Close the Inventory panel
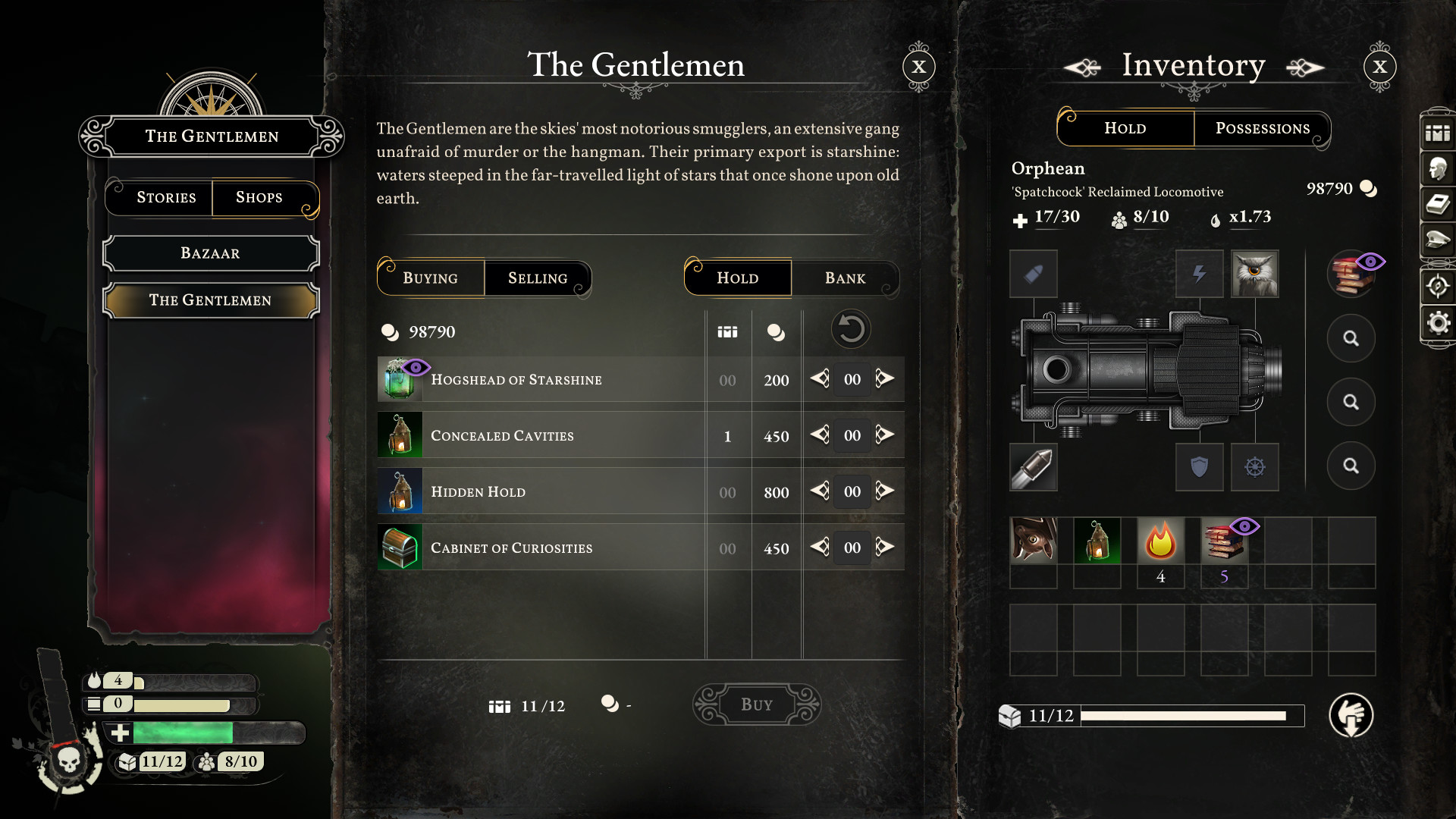Screen dimensions: 1456x819 coord(1379,67)
